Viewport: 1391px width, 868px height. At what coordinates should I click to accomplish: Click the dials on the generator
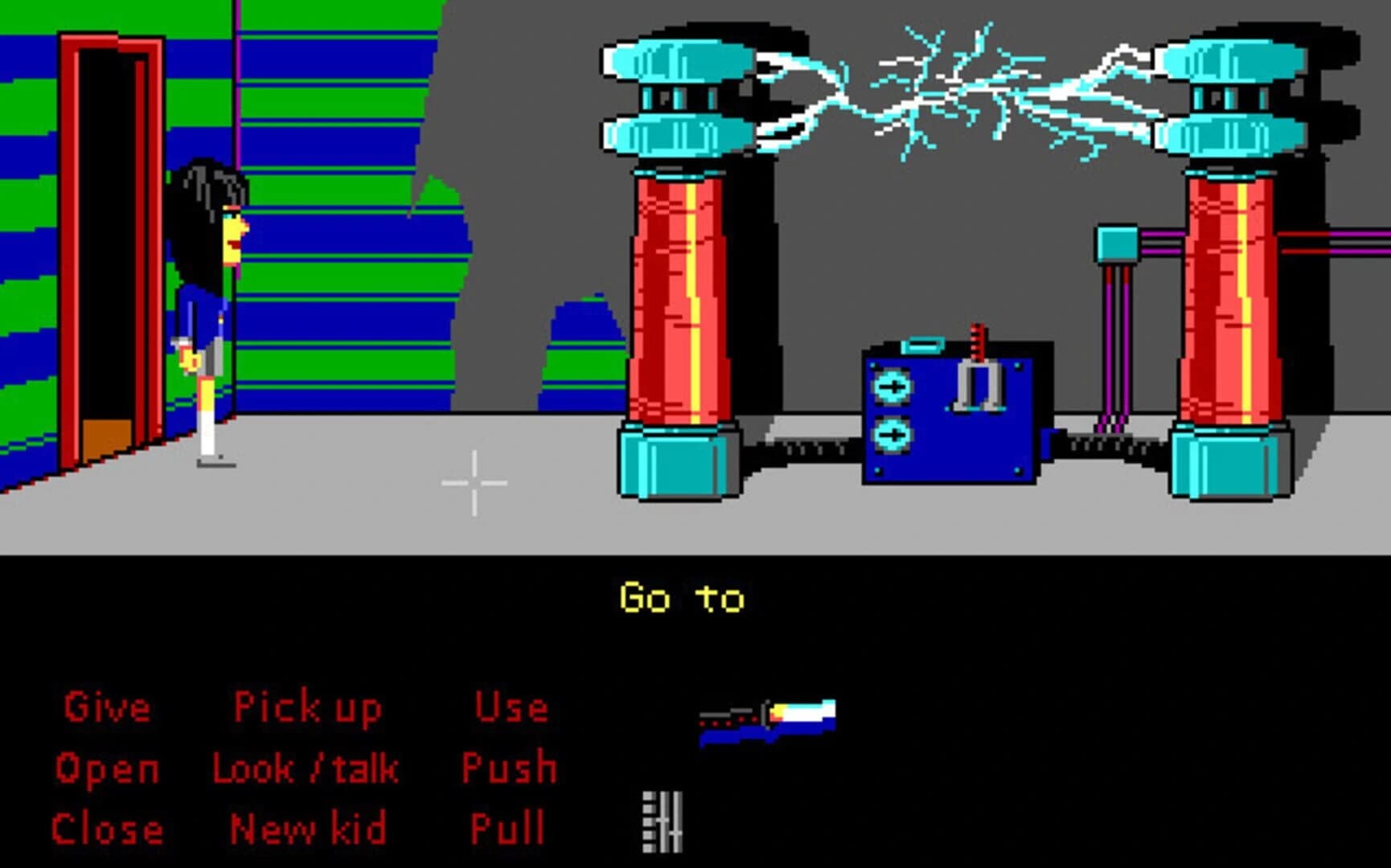[x=891, y=410]
